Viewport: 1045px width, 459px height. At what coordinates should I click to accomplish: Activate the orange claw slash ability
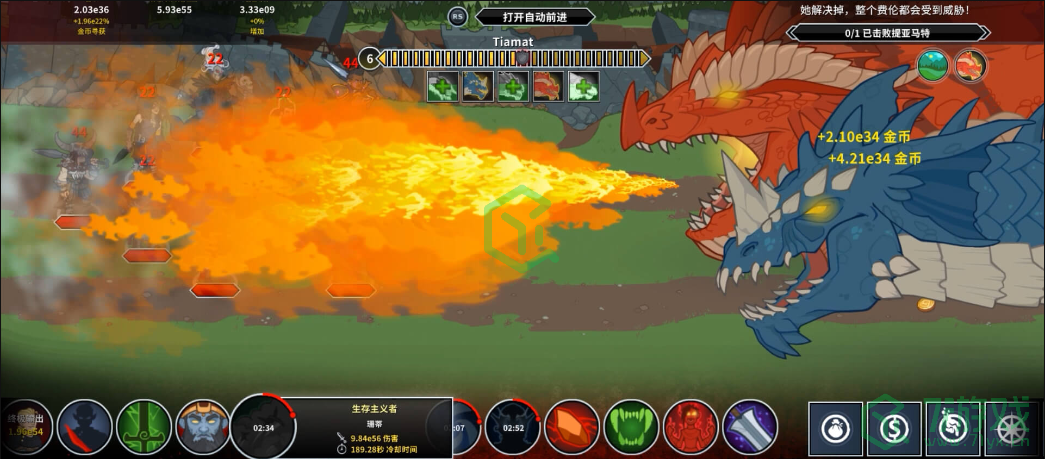pos(572,427)
